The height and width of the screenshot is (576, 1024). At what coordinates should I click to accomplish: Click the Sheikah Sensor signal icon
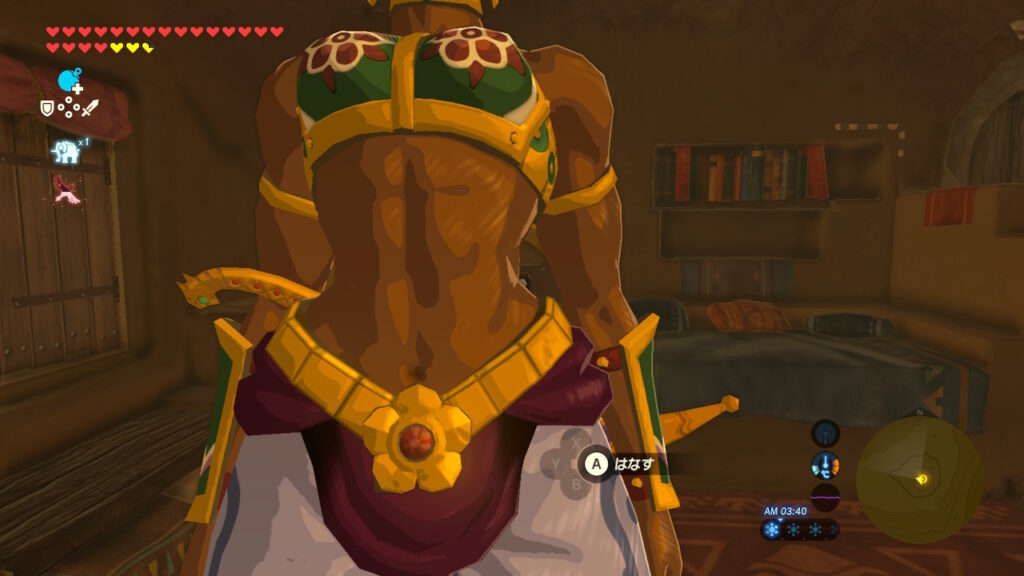coord(825,432)
